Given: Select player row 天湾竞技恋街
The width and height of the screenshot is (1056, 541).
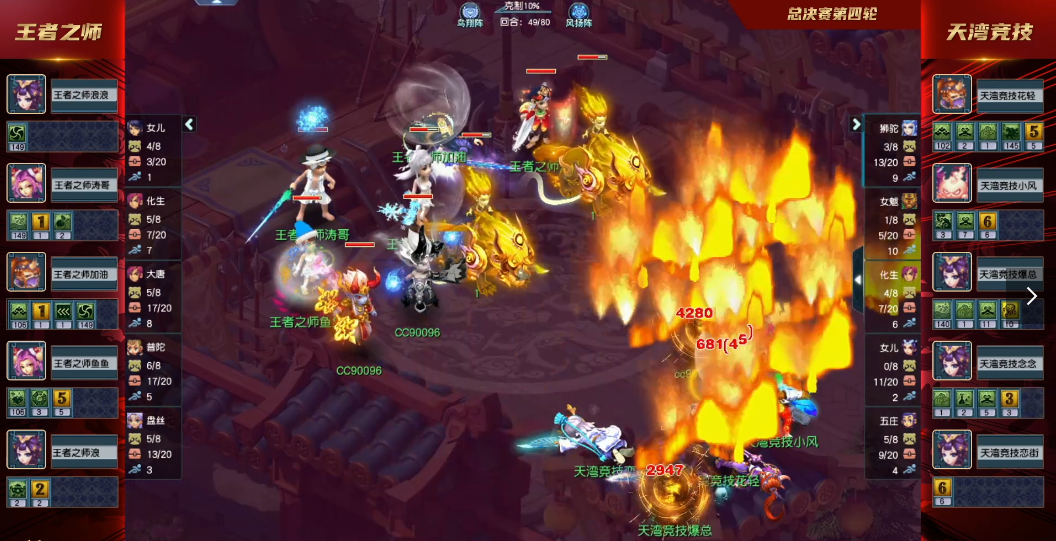Looking at the screenshot, I should [x=1009, y=452].
